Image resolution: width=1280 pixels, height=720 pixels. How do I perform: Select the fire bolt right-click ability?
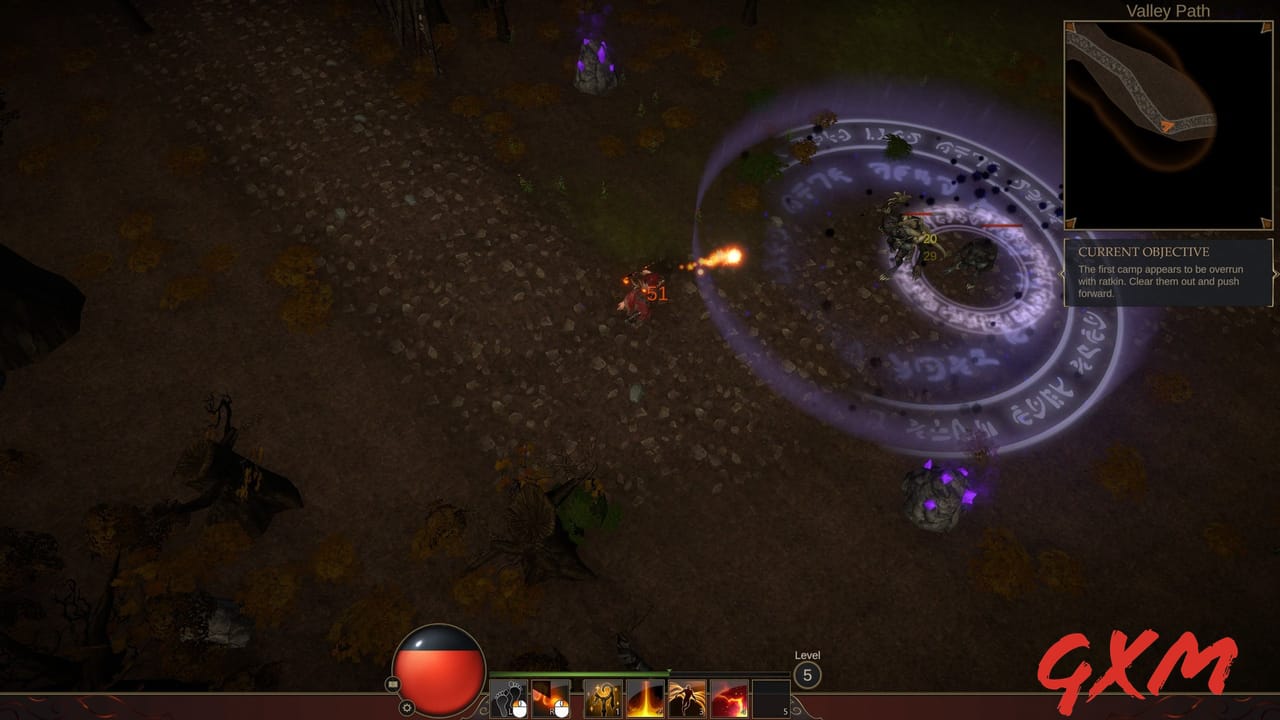click(550, 699)
